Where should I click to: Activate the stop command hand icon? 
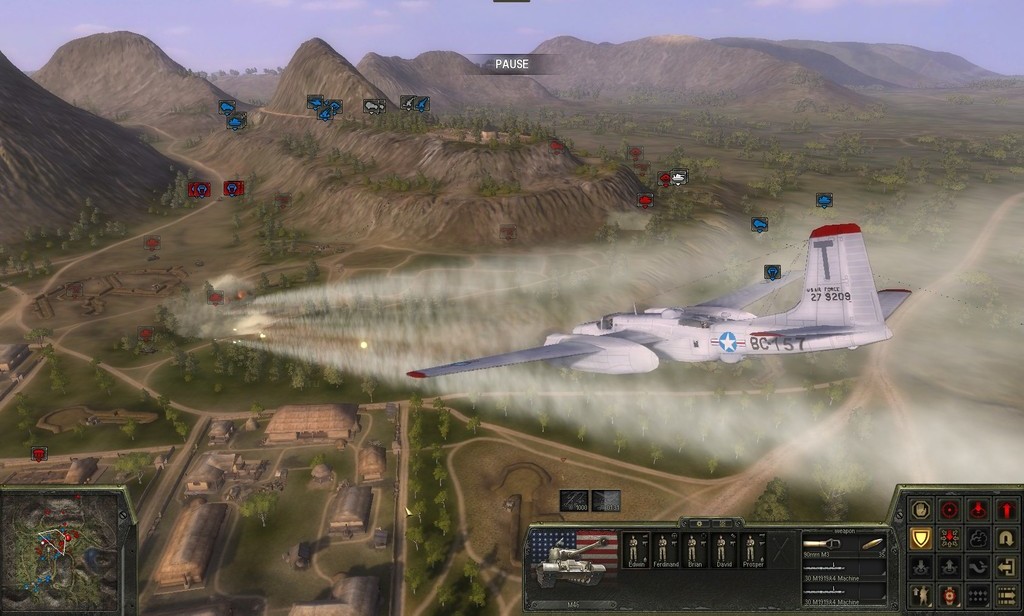[x=921, y=509]
